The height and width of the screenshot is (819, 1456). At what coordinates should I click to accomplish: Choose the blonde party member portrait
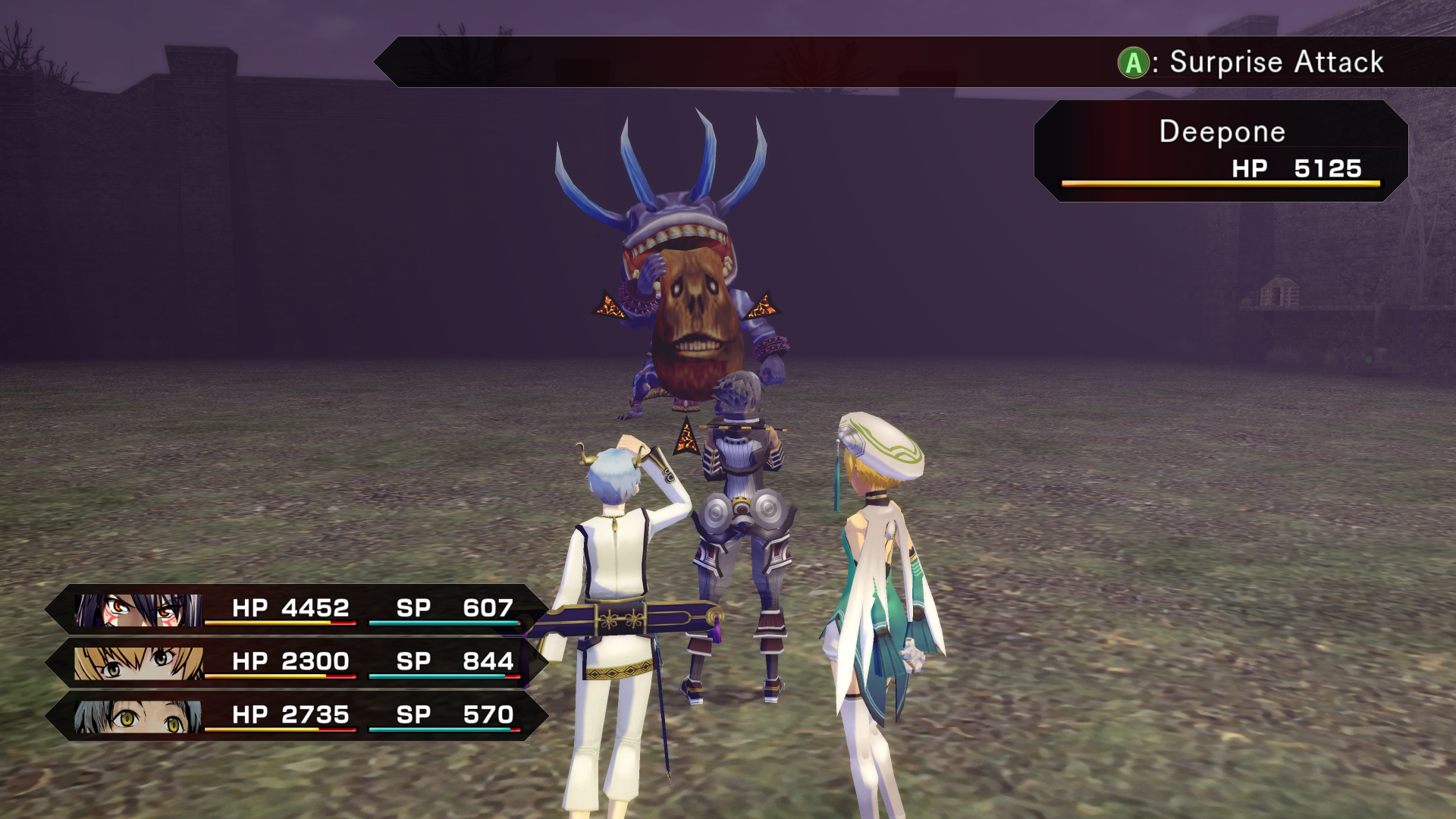point(138,663)
